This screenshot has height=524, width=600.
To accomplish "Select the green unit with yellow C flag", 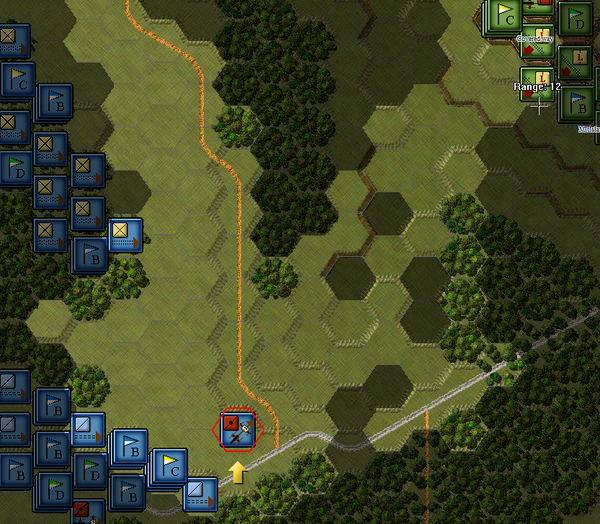I will [505, 16].
